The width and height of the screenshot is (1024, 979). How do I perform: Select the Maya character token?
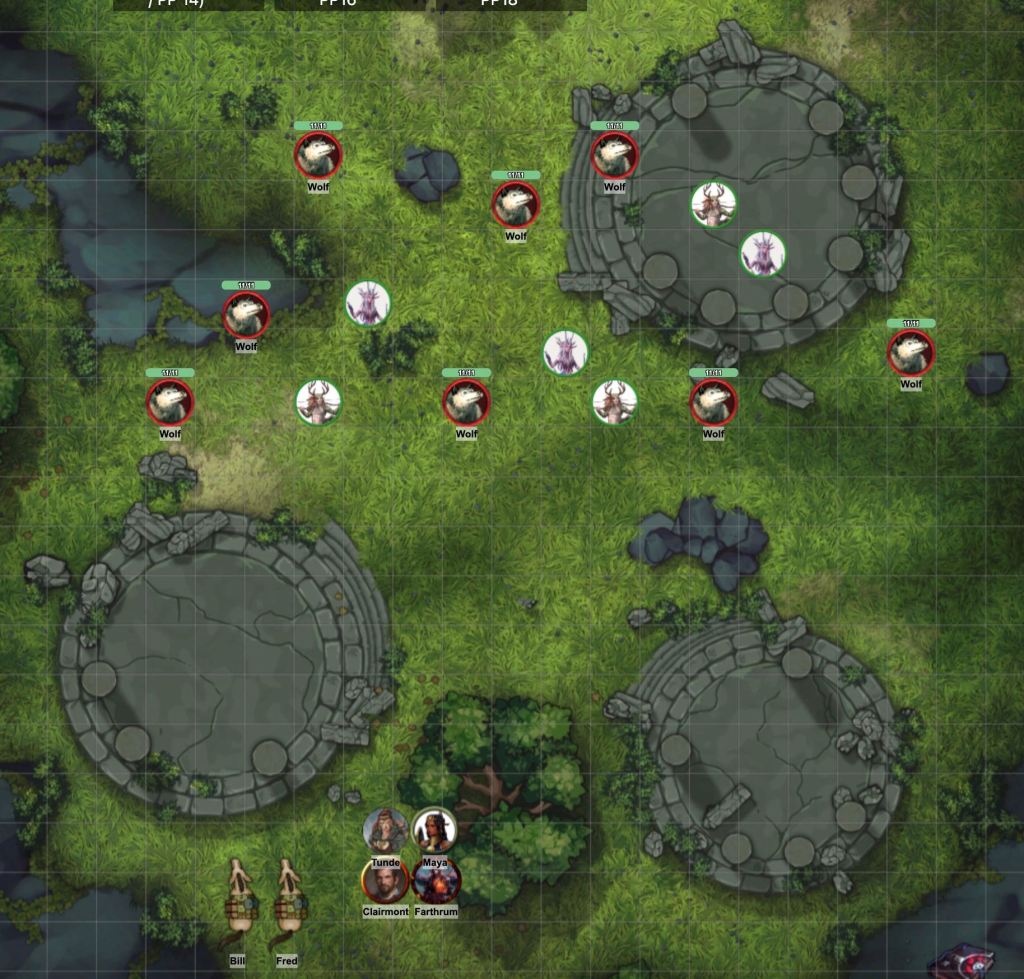tap(435, 830)
